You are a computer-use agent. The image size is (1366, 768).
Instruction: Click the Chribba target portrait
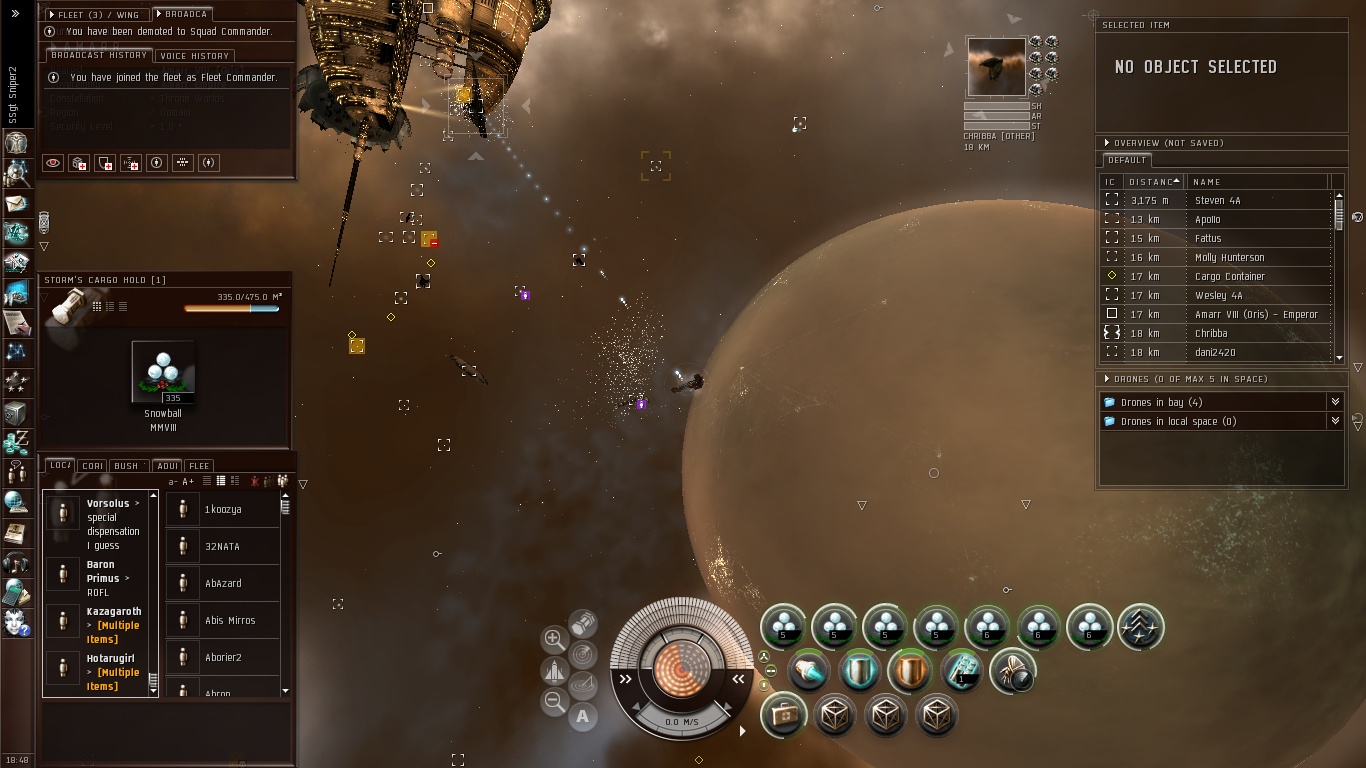pos(996,67)
